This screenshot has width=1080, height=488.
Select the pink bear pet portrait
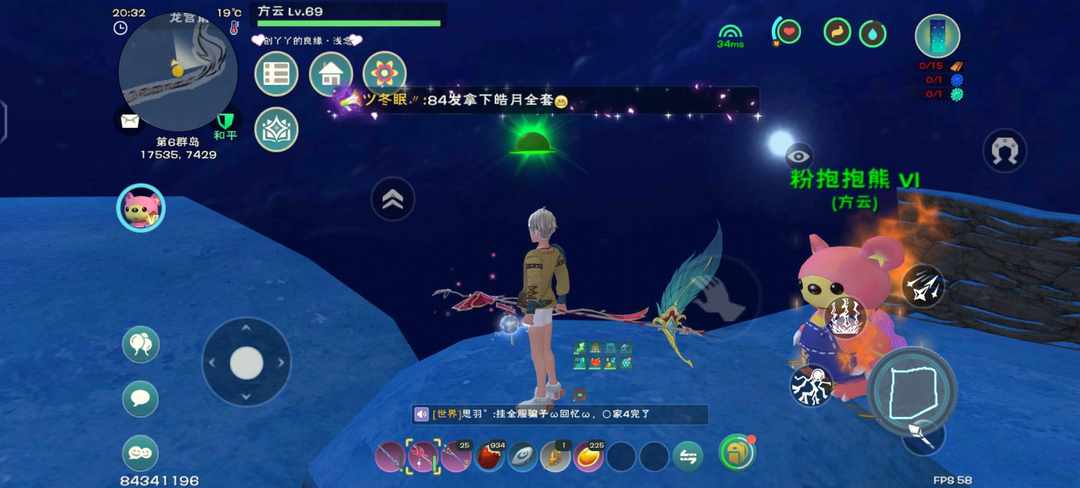(140, 208)
